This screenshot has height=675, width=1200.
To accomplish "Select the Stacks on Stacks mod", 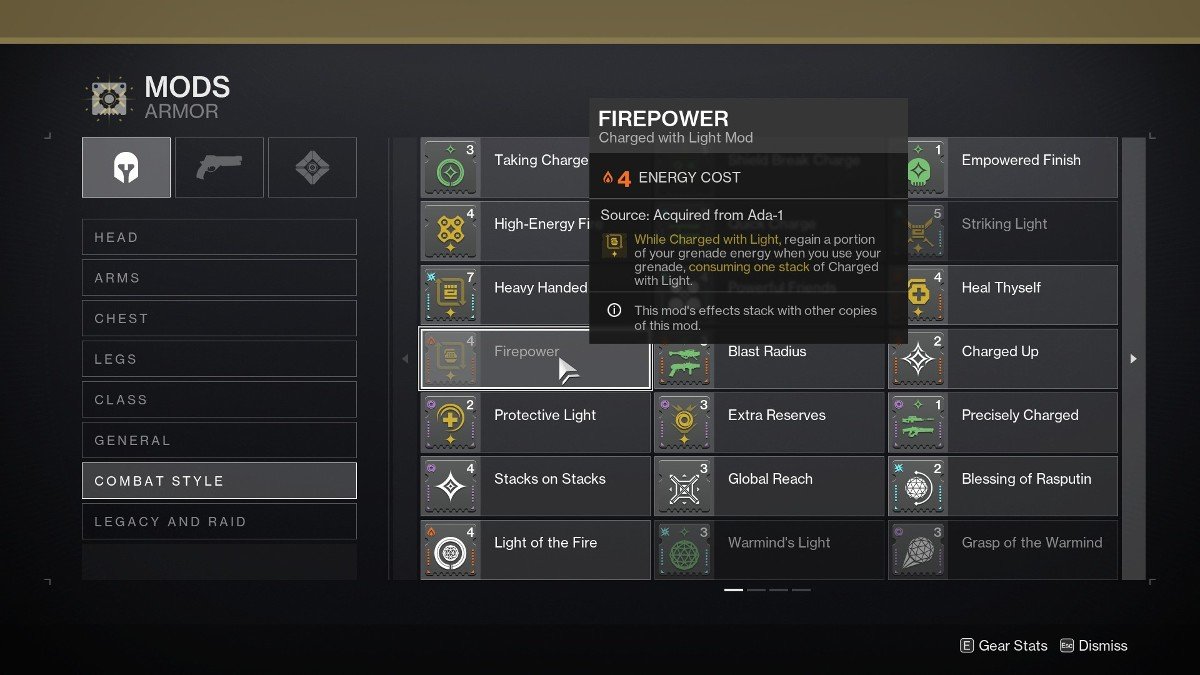I will (535, 486).
